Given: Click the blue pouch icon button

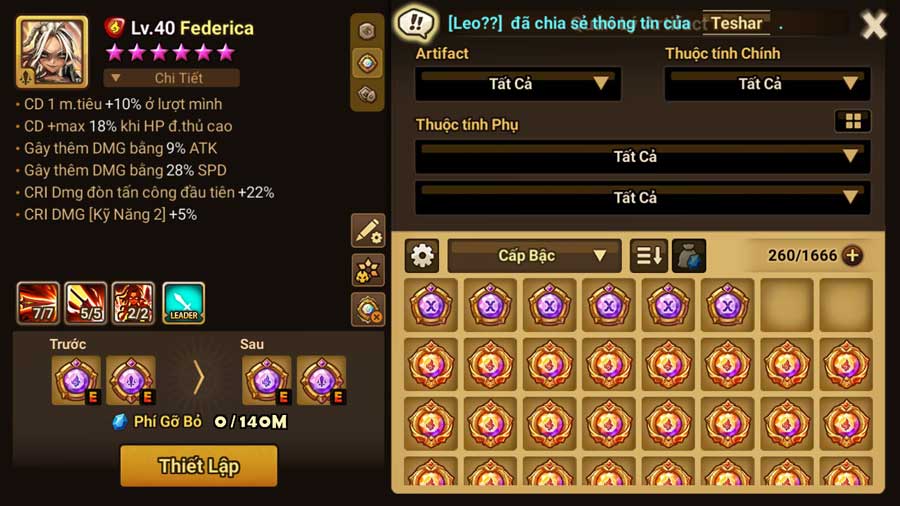Looking at the screenshot, I should coord(689,256).
